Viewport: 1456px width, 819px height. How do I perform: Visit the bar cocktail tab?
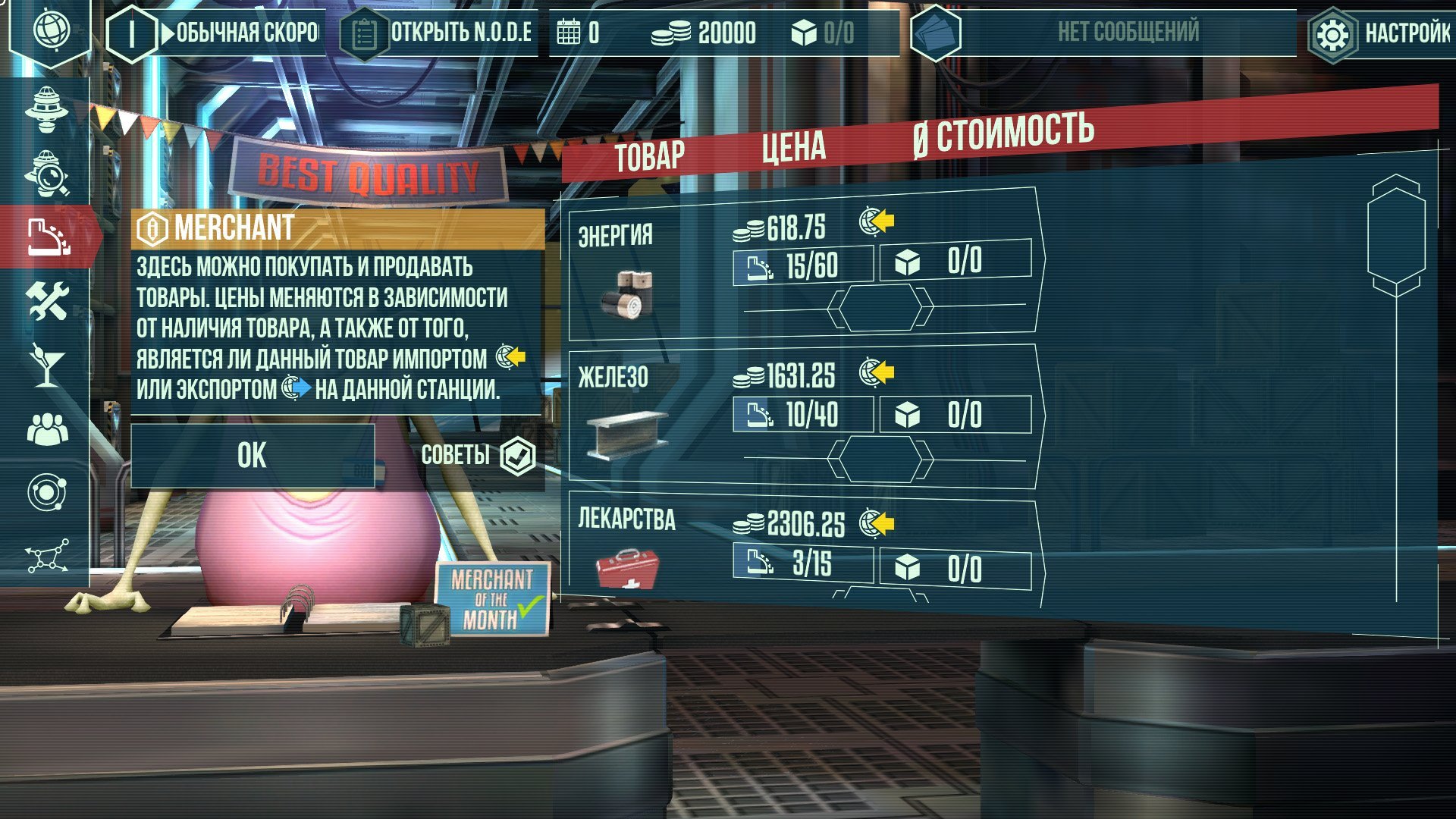tap(47, 365)
